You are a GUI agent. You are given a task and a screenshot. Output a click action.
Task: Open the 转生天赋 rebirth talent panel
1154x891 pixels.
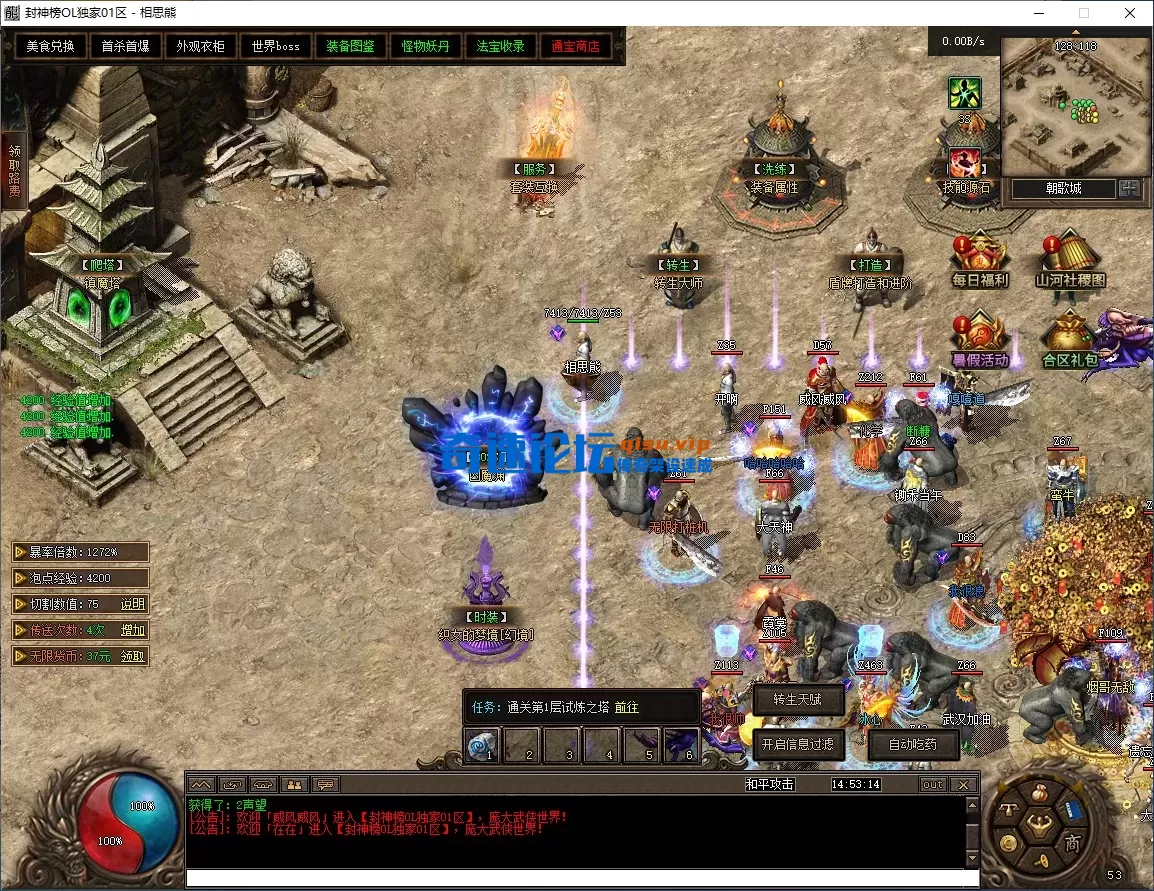tap(797, 700)
